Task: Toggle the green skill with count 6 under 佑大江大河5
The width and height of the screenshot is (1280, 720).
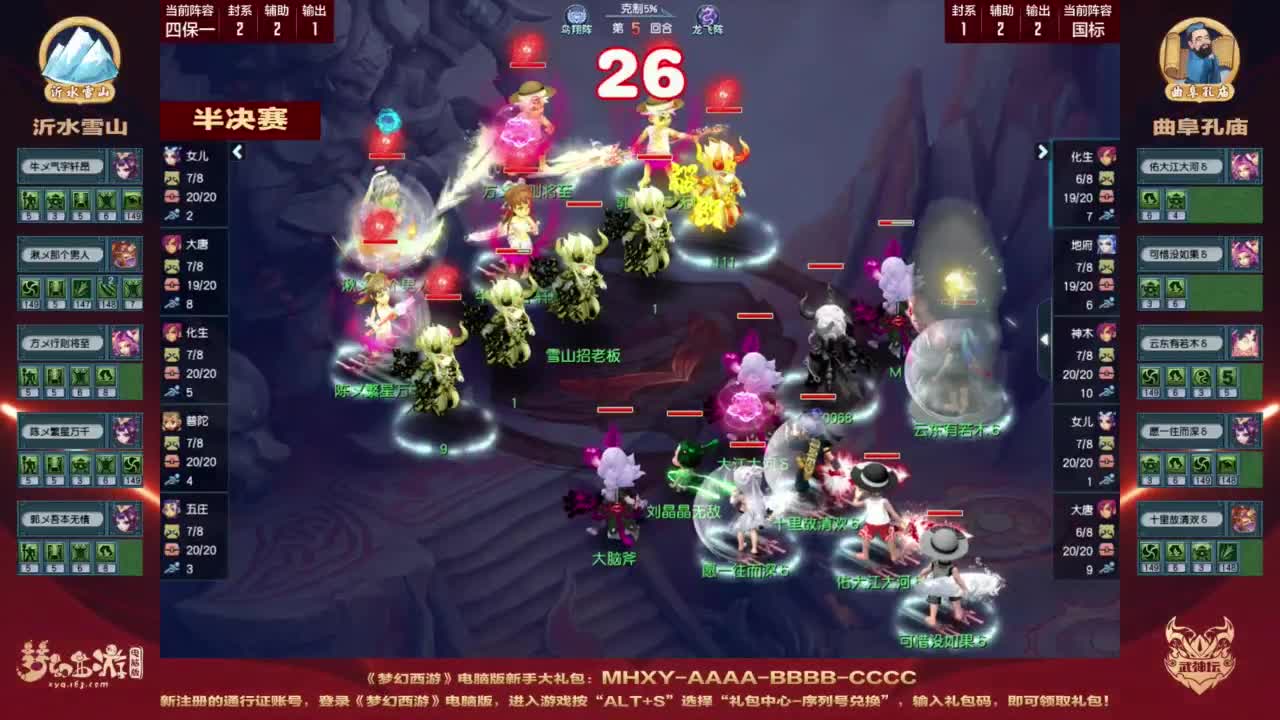Action: click(1150, 200)
